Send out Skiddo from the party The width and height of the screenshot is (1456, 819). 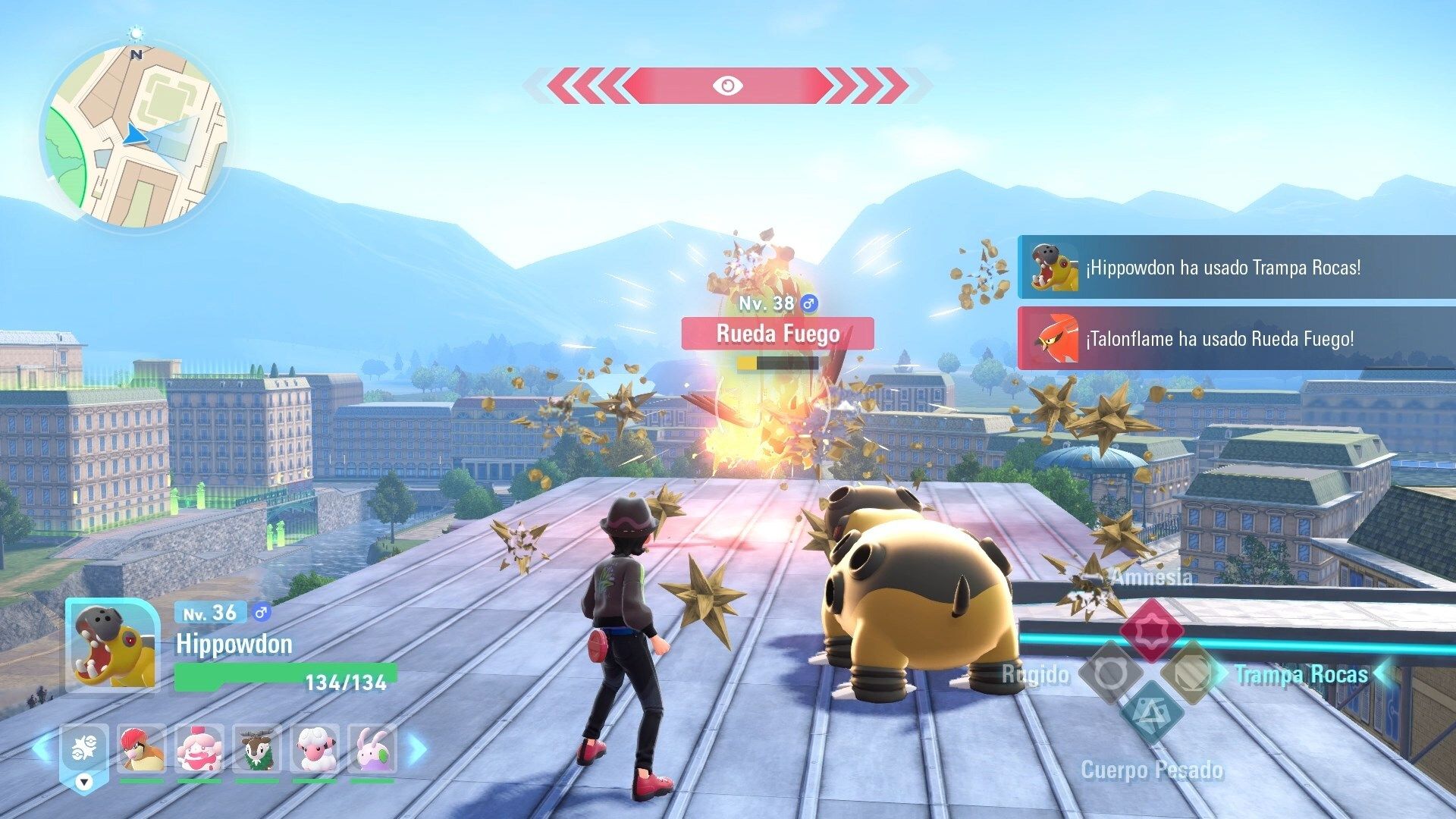pyautogui.click(x=257, y=750)
